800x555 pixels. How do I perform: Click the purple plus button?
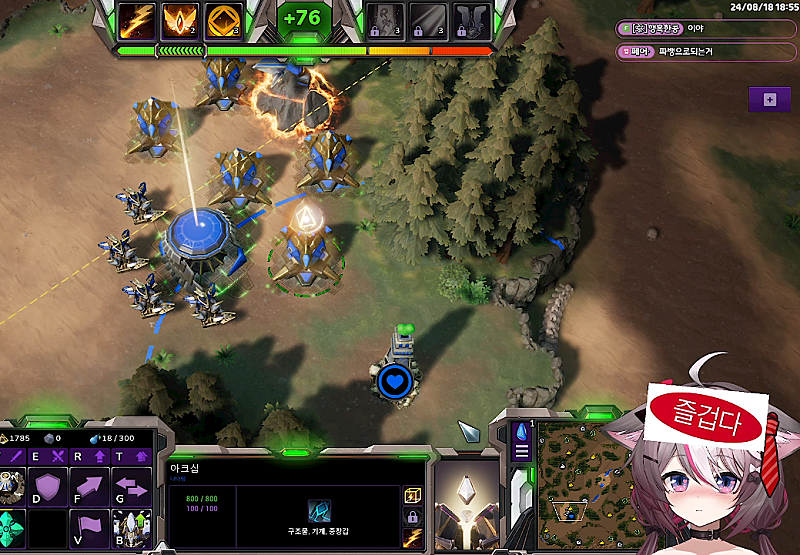(x=769, y=99)
